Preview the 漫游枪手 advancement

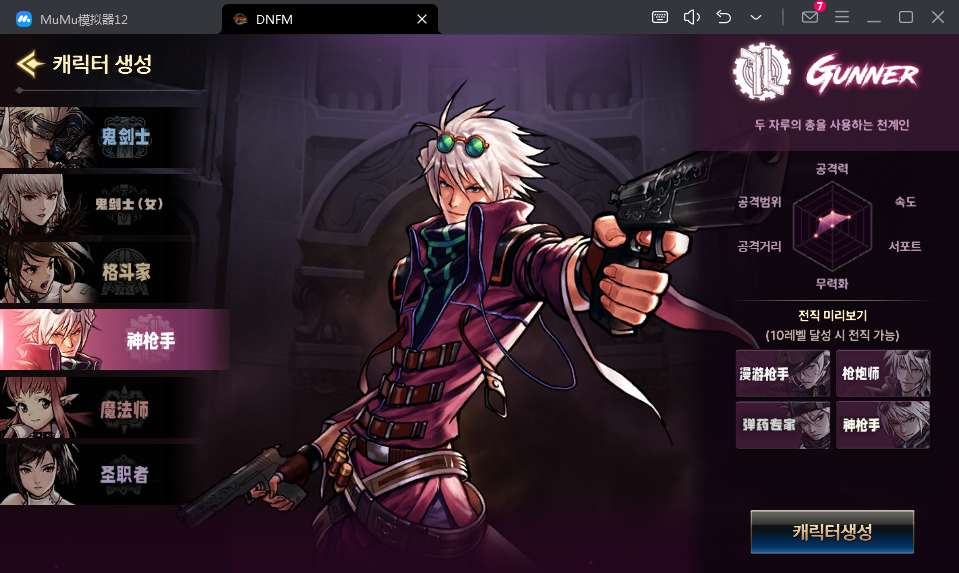(x=782, y=374)
